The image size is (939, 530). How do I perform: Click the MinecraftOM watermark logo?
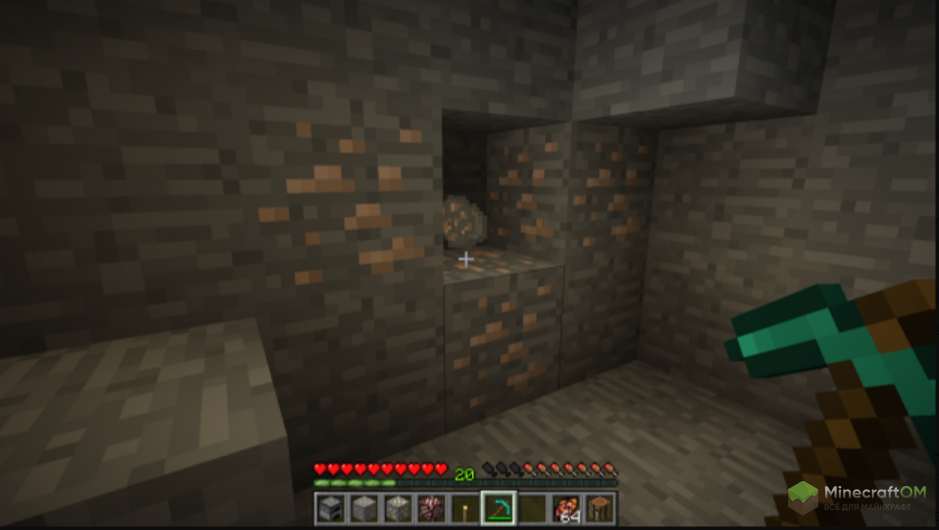point(858,497)
